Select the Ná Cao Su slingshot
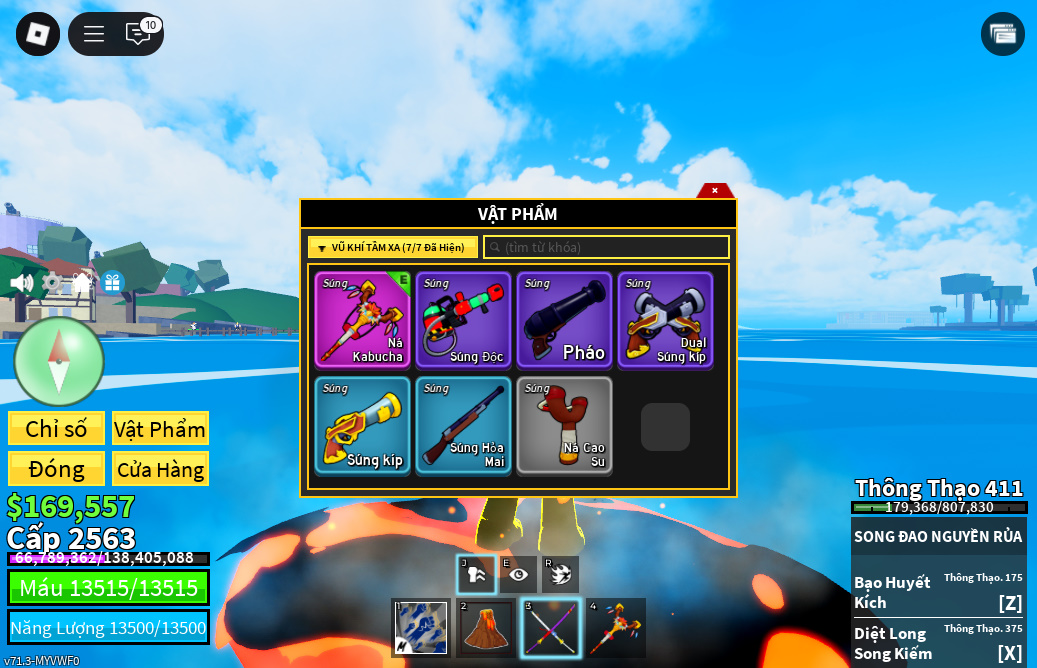This screenshot has width=1037, height=668. pyautogui.click(x=564, y=425)
